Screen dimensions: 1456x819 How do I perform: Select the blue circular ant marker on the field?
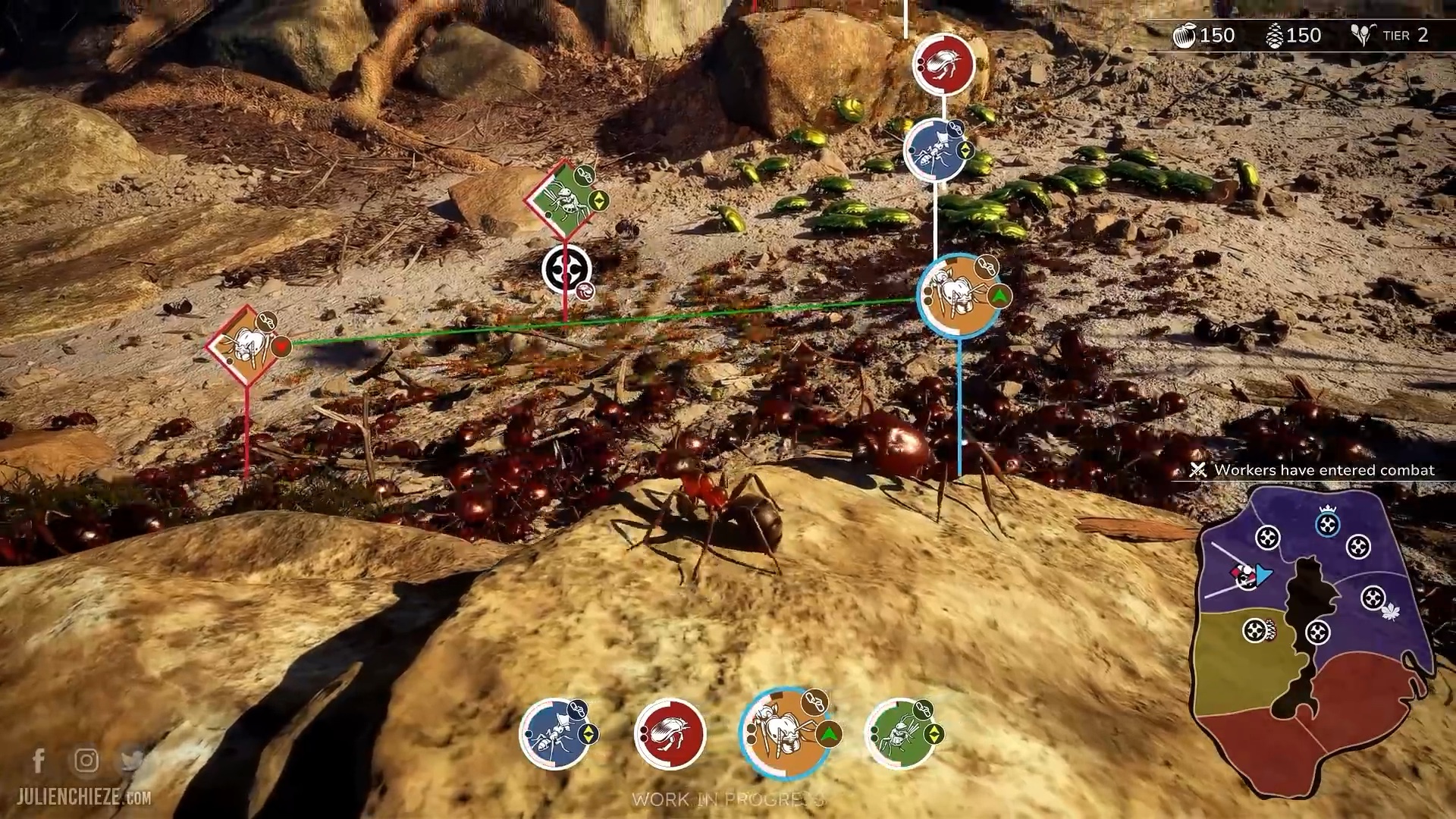(936, 150)
